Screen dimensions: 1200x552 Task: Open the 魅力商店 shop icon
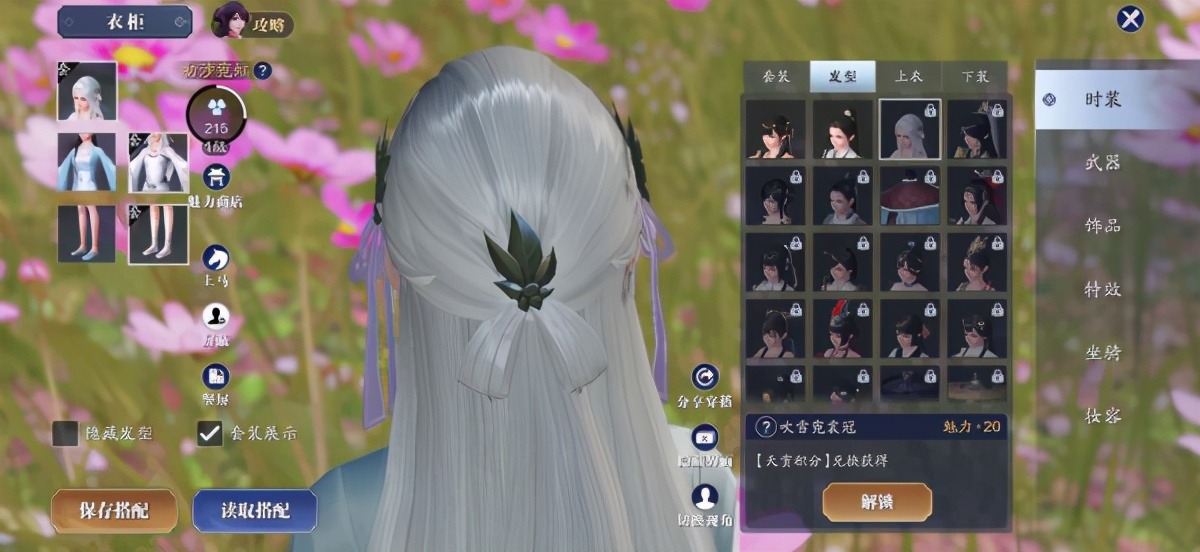click(216, 179)
